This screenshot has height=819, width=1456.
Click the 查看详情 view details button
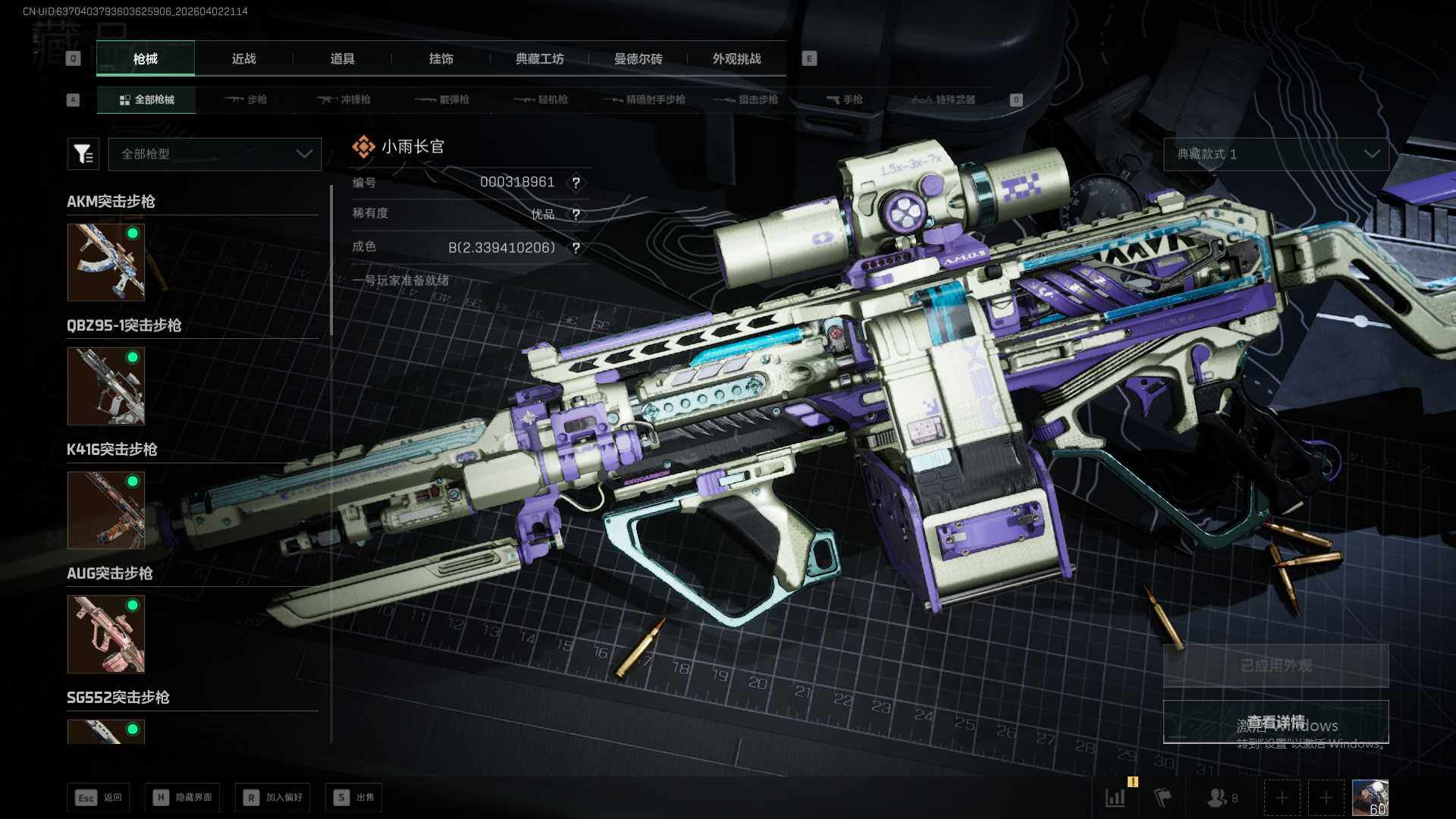(x=1276, y=722)
